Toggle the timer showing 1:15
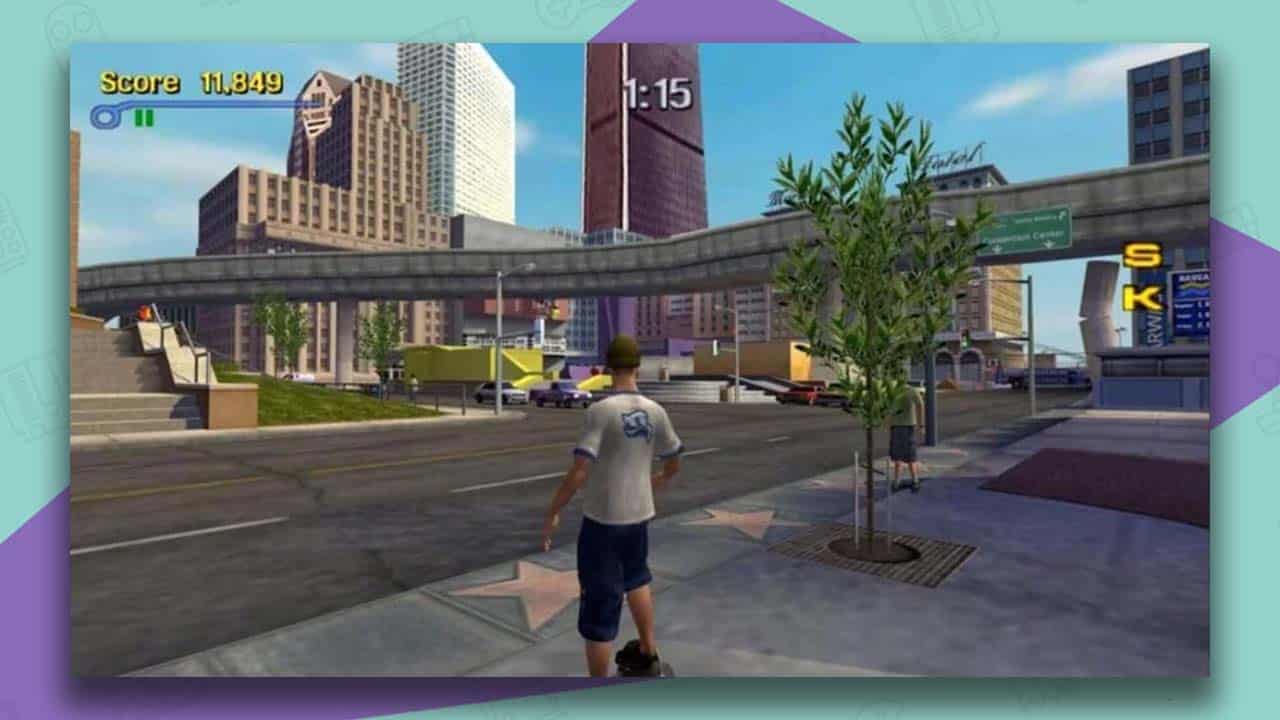This screenshot has width=1280, height=720. click(x=659, y=89)
